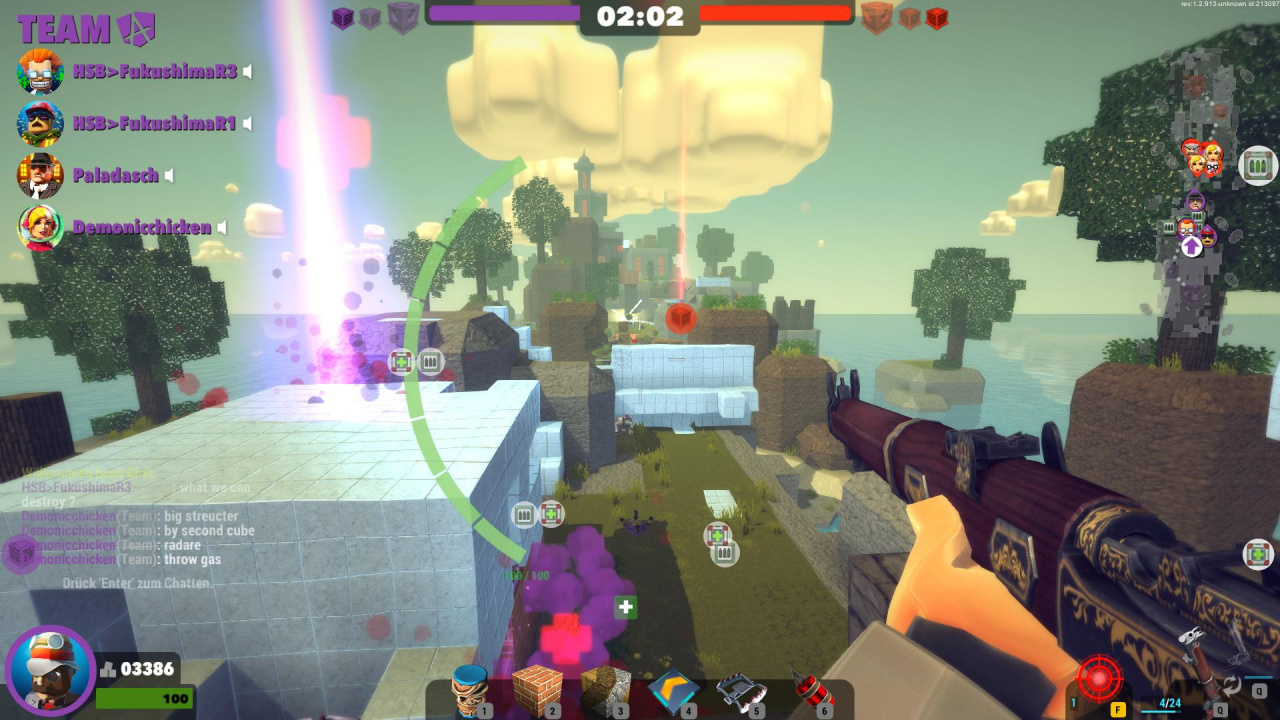Select the orange arrow jump pad item

click(x=673, y=690)
